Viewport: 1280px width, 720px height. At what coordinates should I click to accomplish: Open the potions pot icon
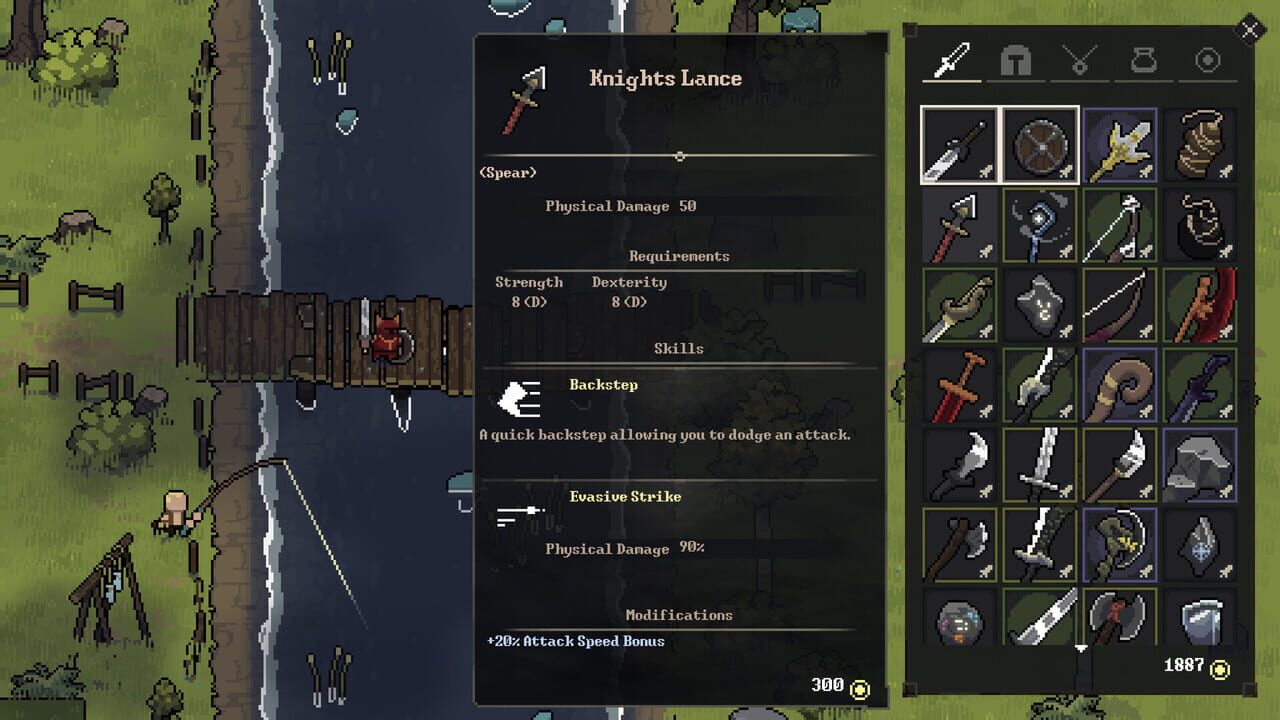(x=1143, y=60)
